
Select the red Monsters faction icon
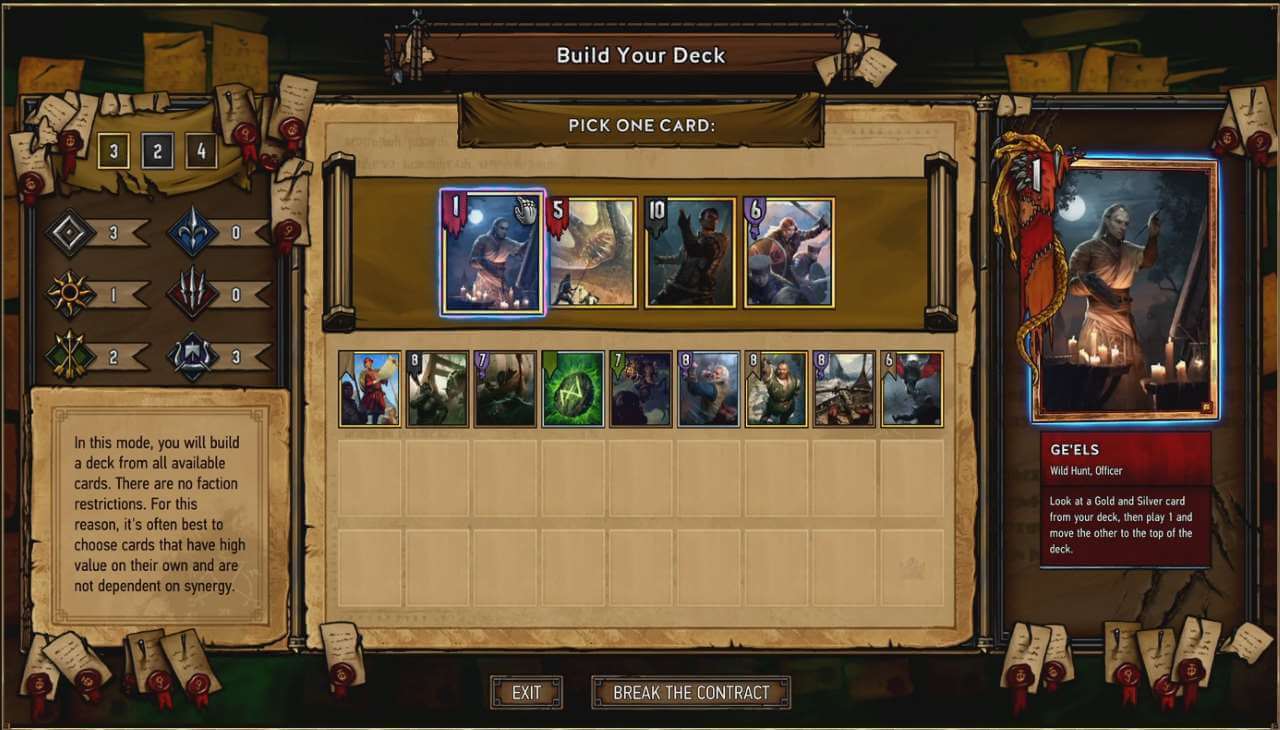[192, 295]
